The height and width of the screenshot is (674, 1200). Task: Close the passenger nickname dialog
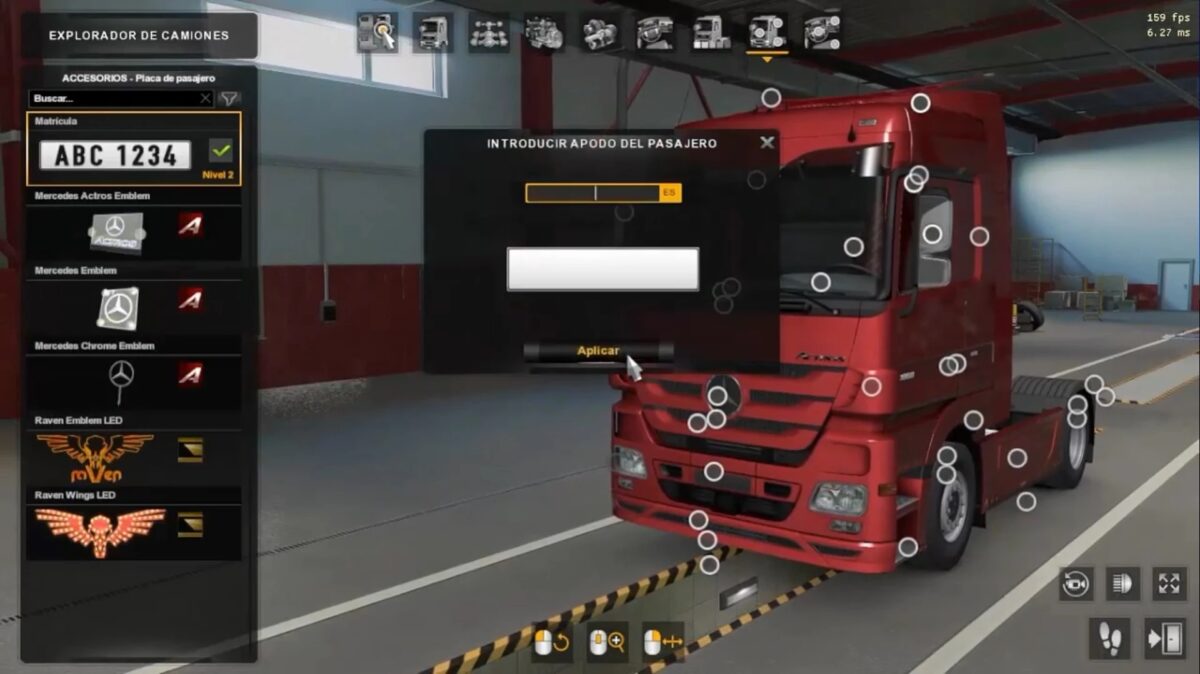pos(767,143)
